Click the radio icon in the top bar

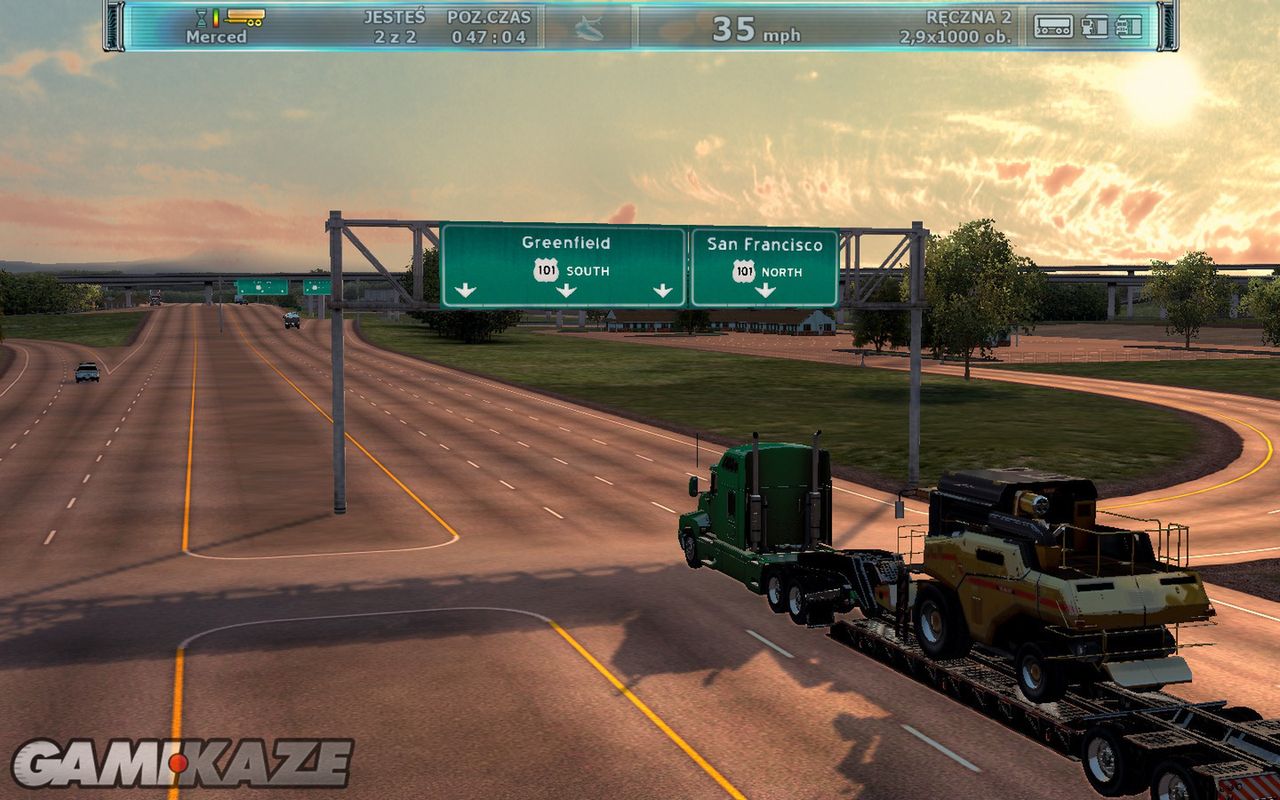tap(1053, 26)
